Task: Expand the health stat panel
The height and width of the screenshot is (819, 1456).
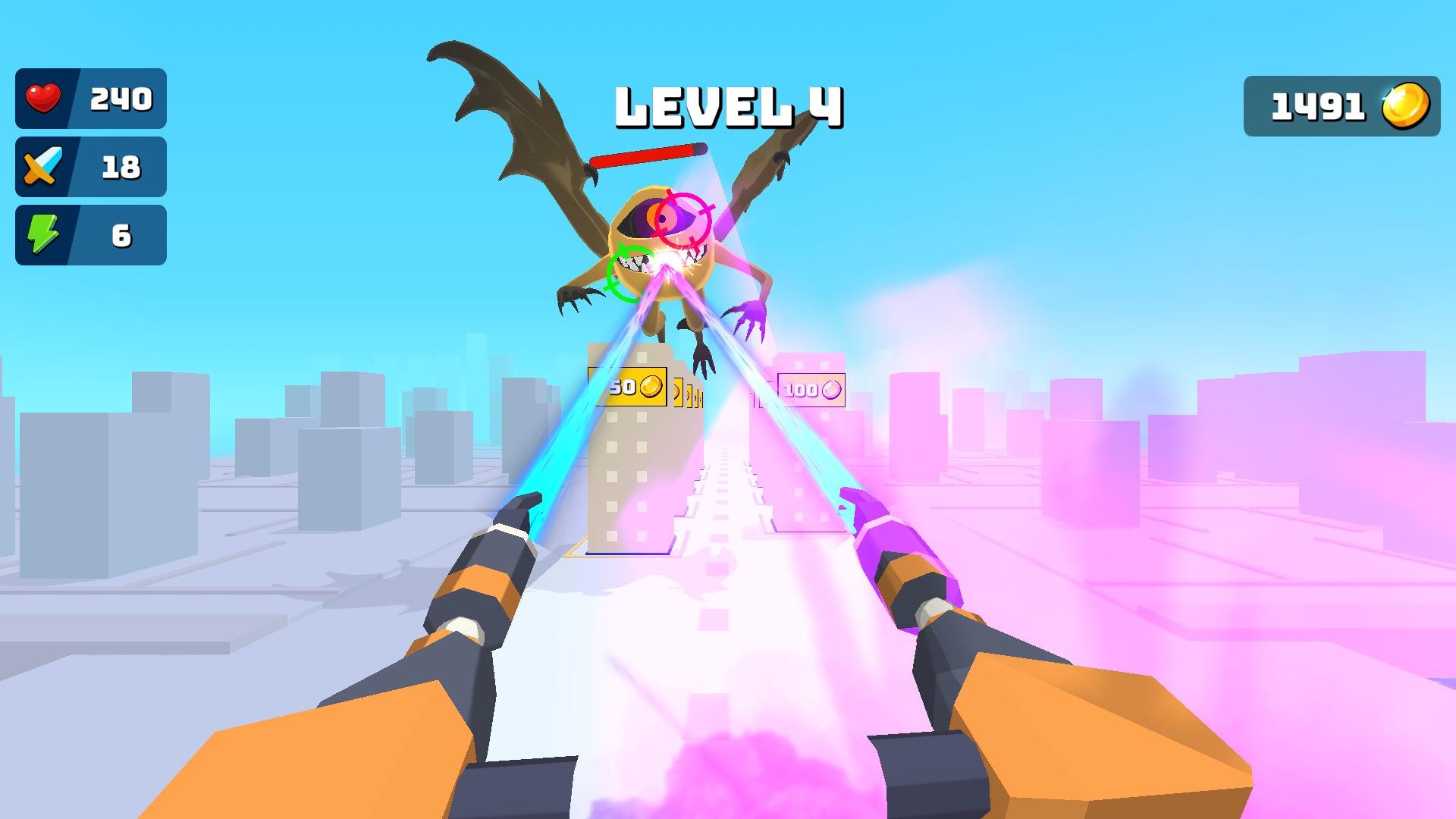Action: coord(91,97)
